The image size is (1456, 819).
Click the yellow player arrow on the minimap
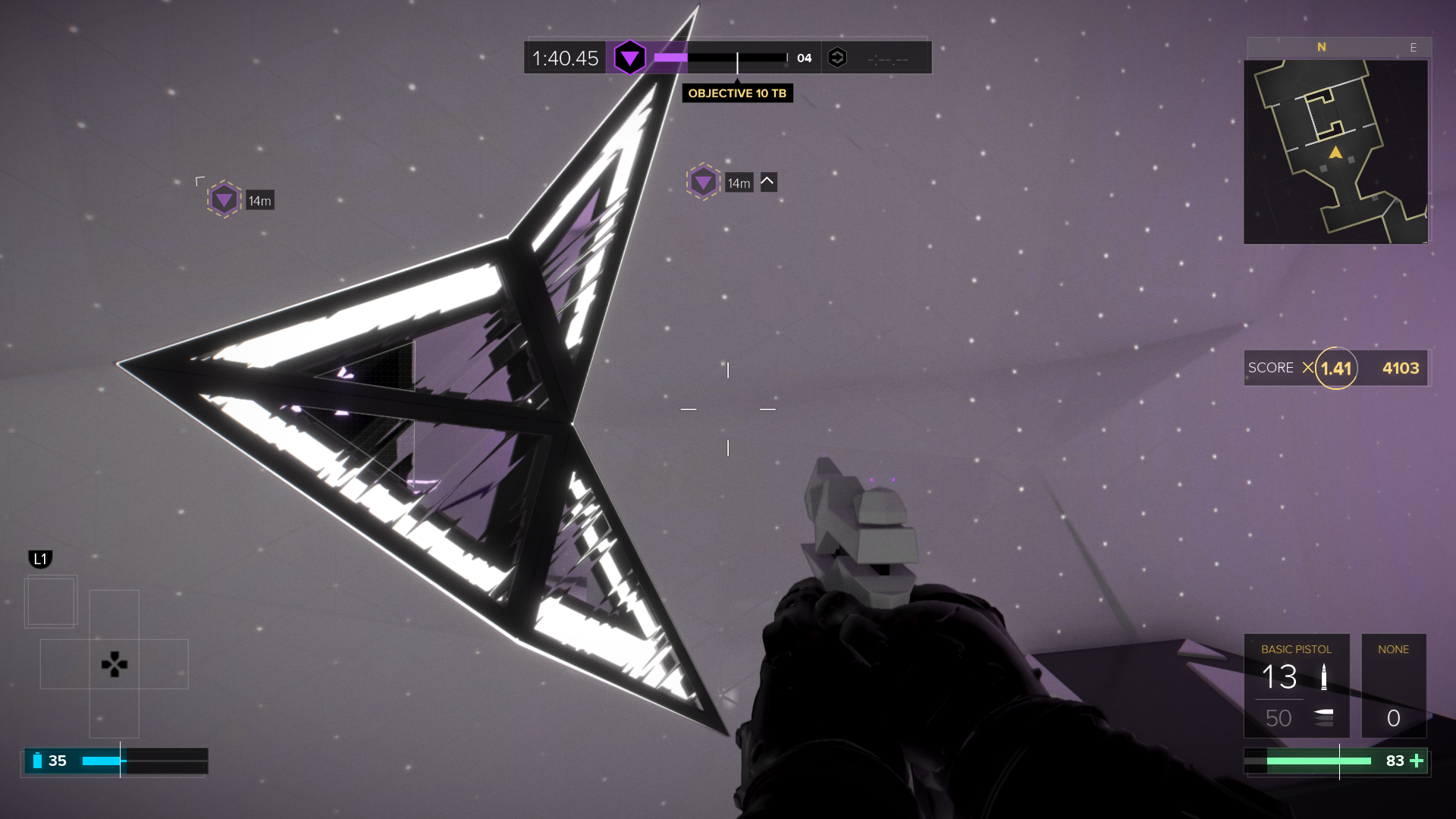coord(1335,153)
